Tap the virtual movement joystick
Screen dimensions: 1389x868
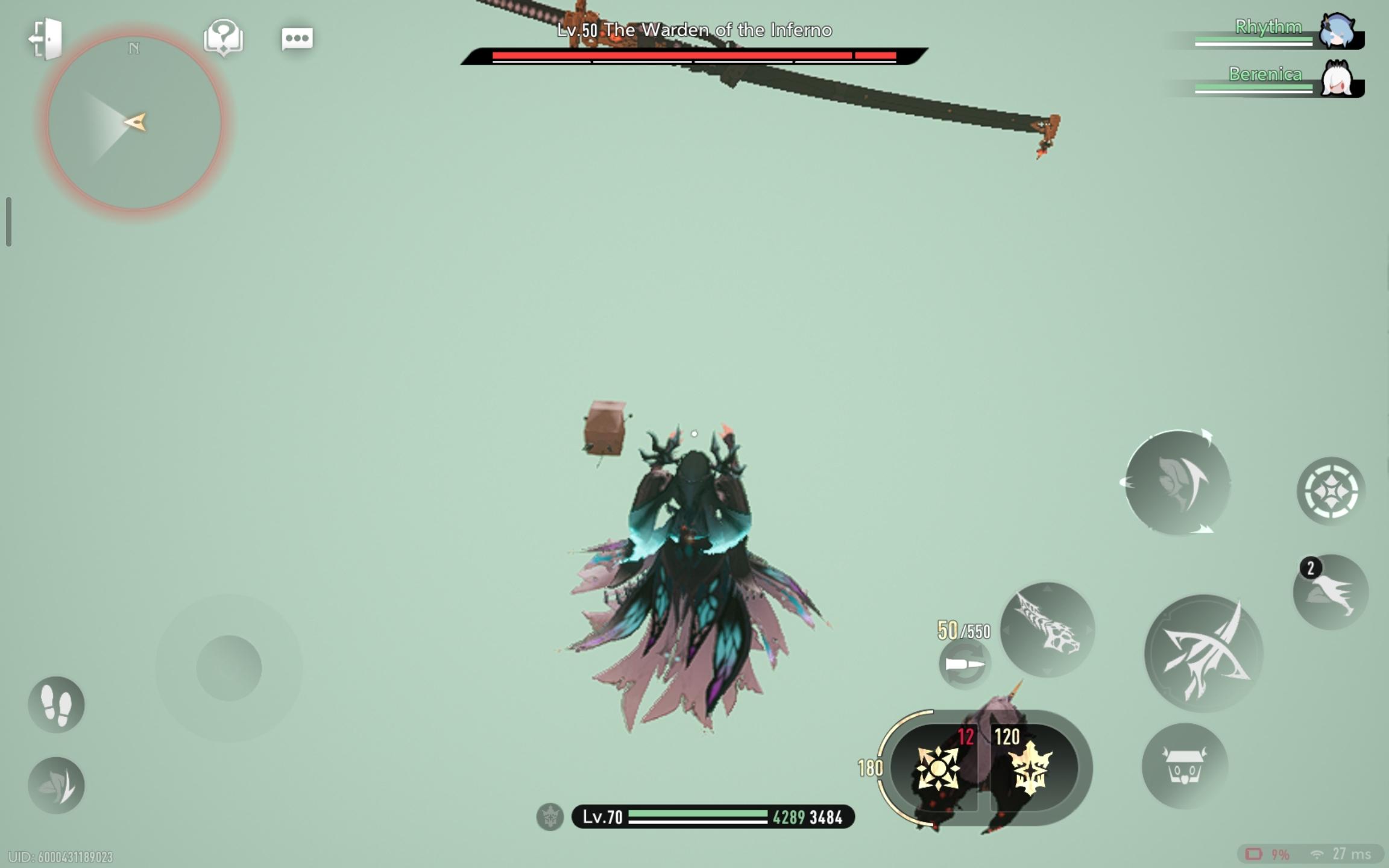pyautogui.click(x=228, y=668)
